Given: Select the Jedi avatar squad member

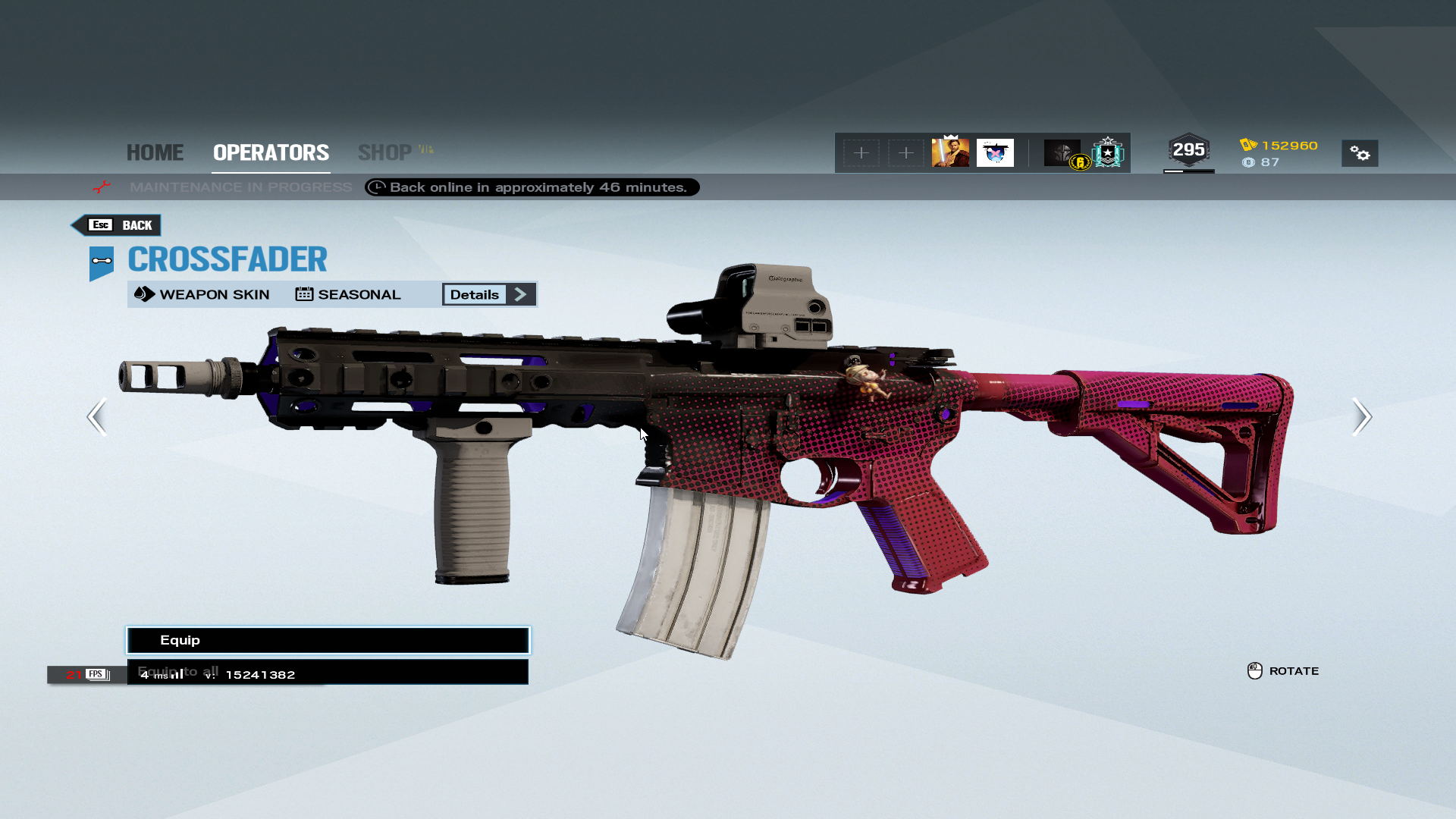Looking at the screenshot, I should [950, 152].
